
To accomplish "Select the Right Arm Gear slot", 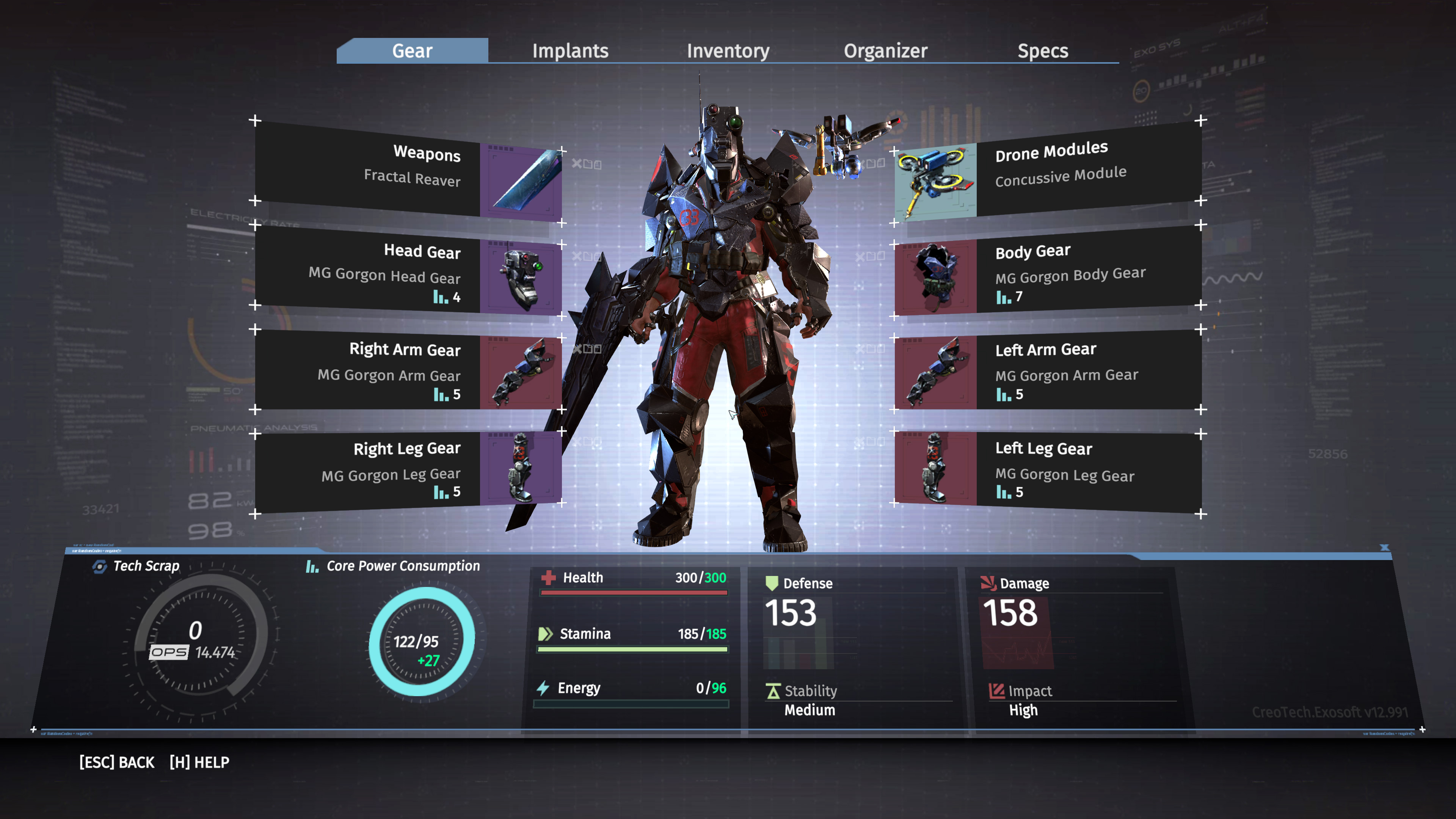I will [x=408, y=370].
